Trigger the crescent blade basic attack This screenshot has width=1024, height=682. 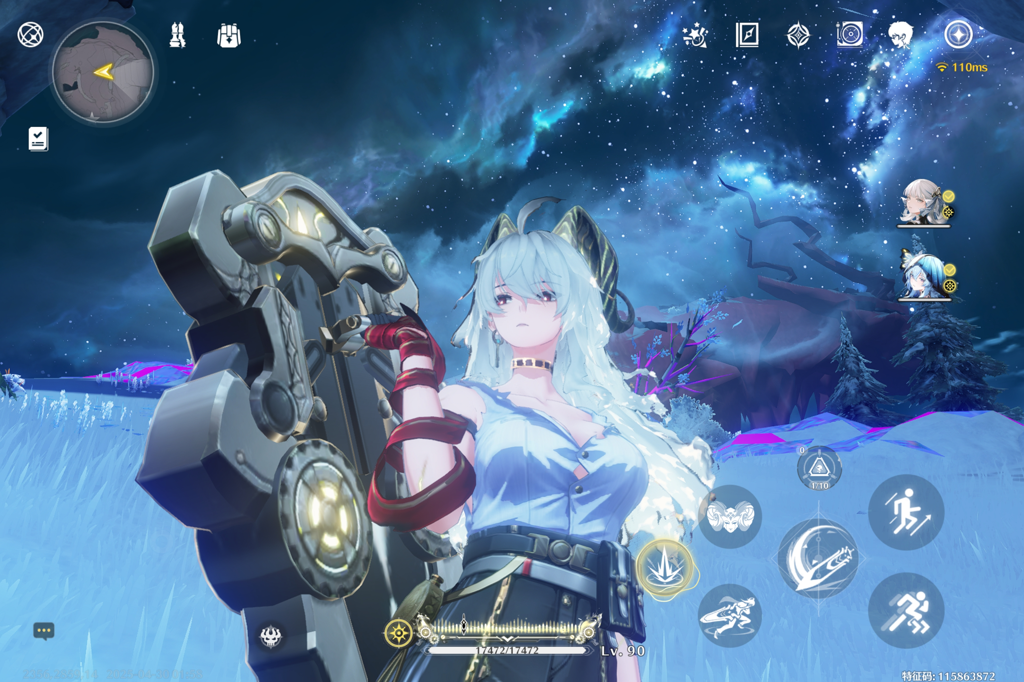tap(817, 558)
